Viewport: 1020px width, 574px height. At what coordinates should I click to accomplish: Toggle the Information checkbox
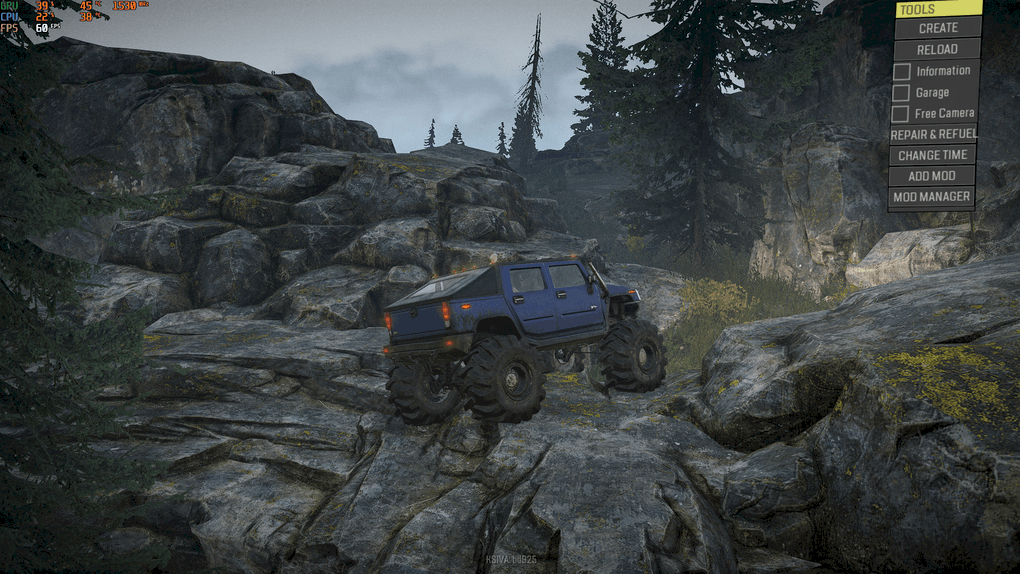[902, 71]
